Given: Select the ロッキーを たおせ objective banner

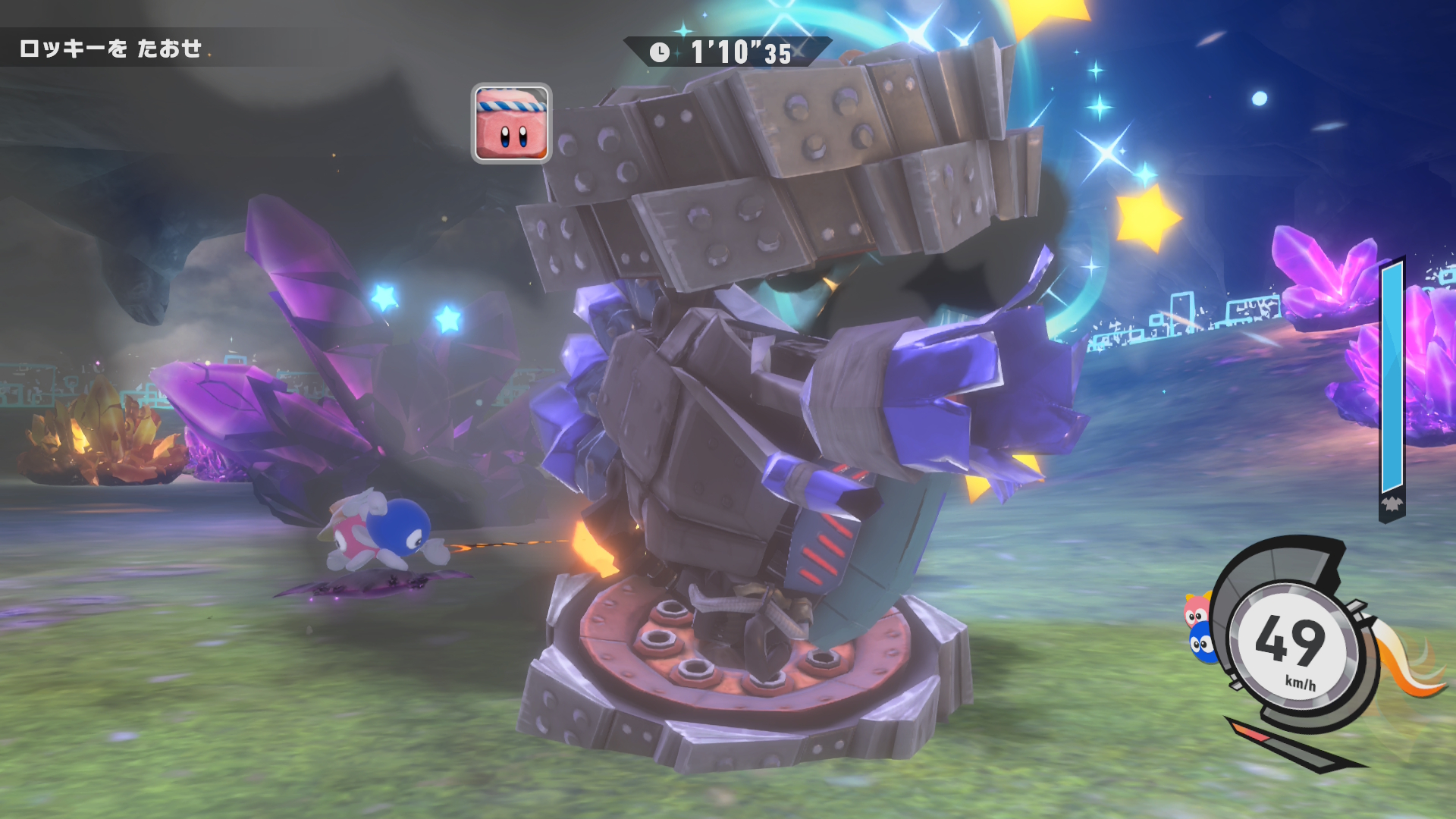Looking at the screenshot, I should point(111,49).
